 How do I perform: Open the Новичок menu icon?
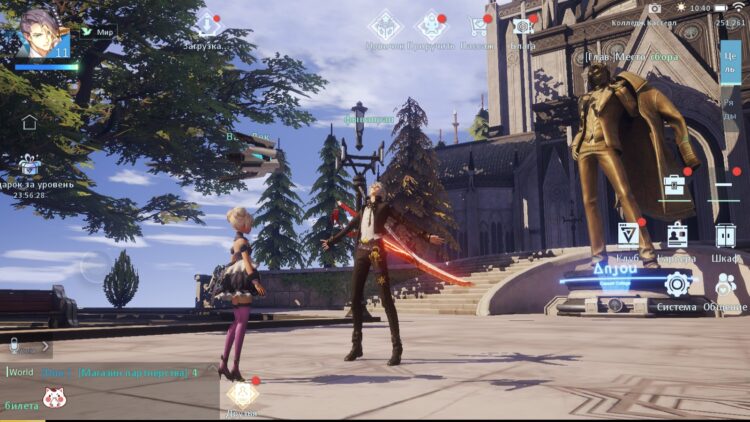tap(384, 27)
